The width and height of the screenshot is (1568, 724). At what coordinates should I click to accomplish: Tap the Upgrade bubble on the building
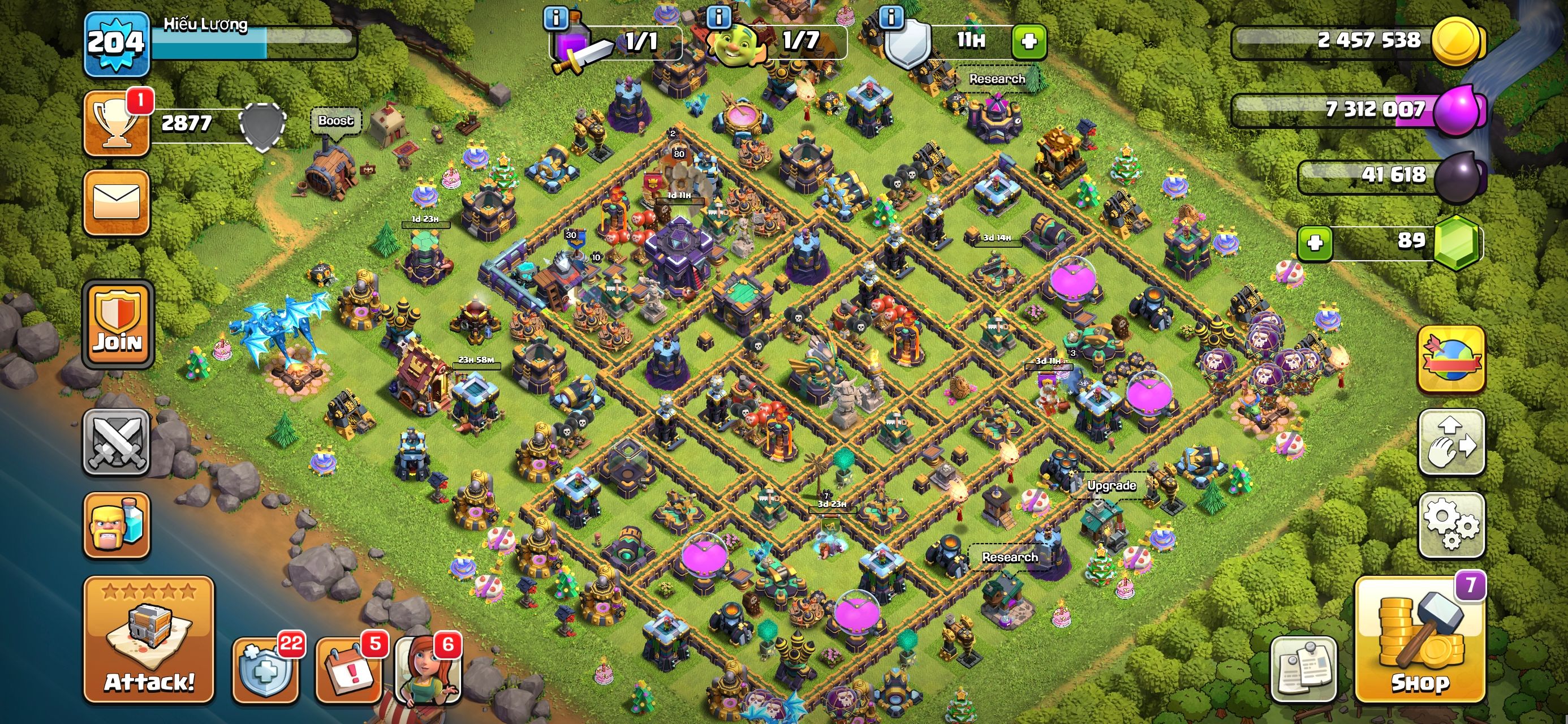1112,485
